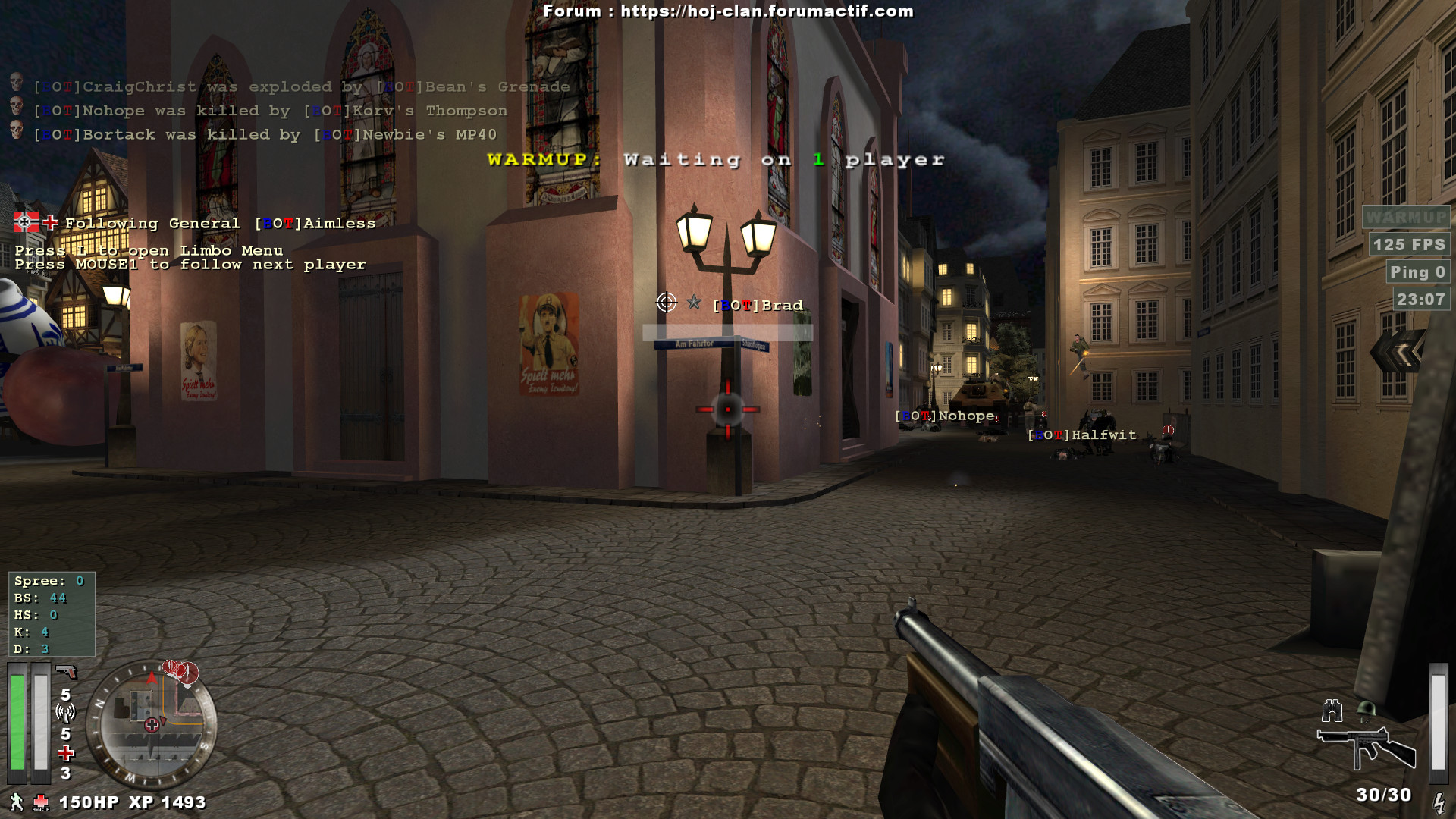
Task: Click the forum URL banner text
Action: tap(728, 11)
